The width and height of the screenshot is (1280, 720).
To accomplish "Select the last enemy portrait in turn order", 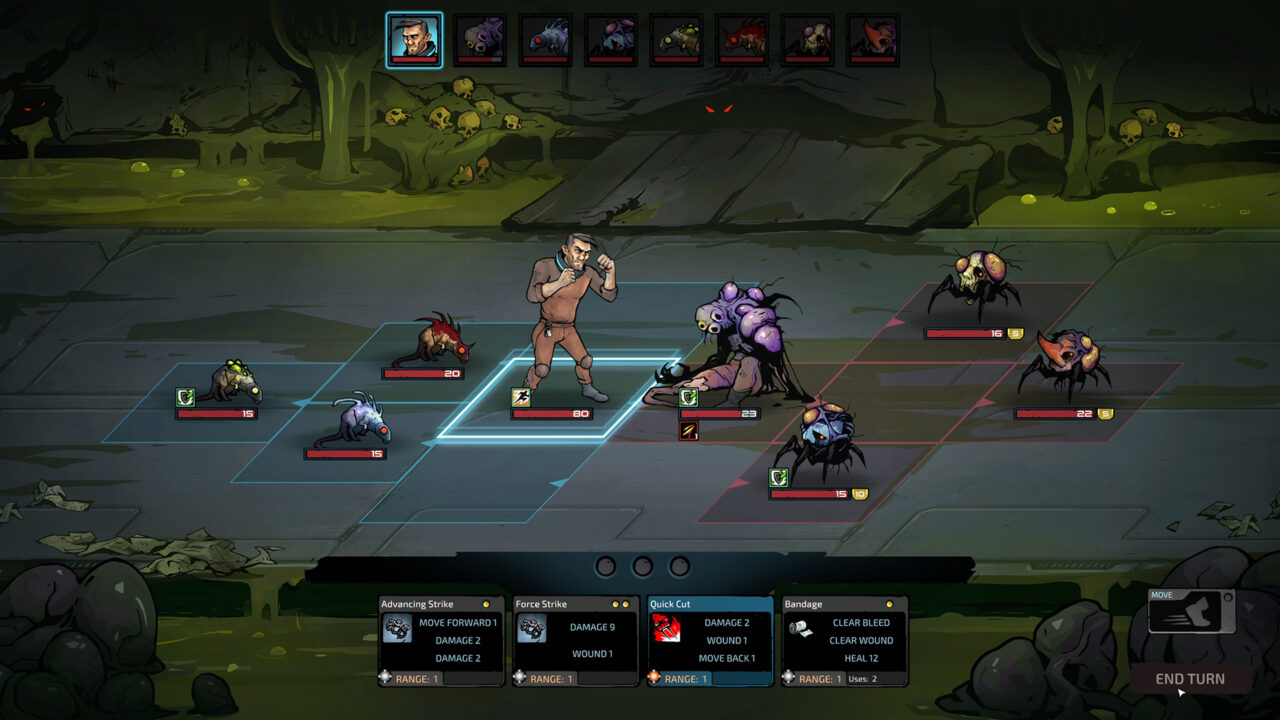I will click(x=873, y=37).
